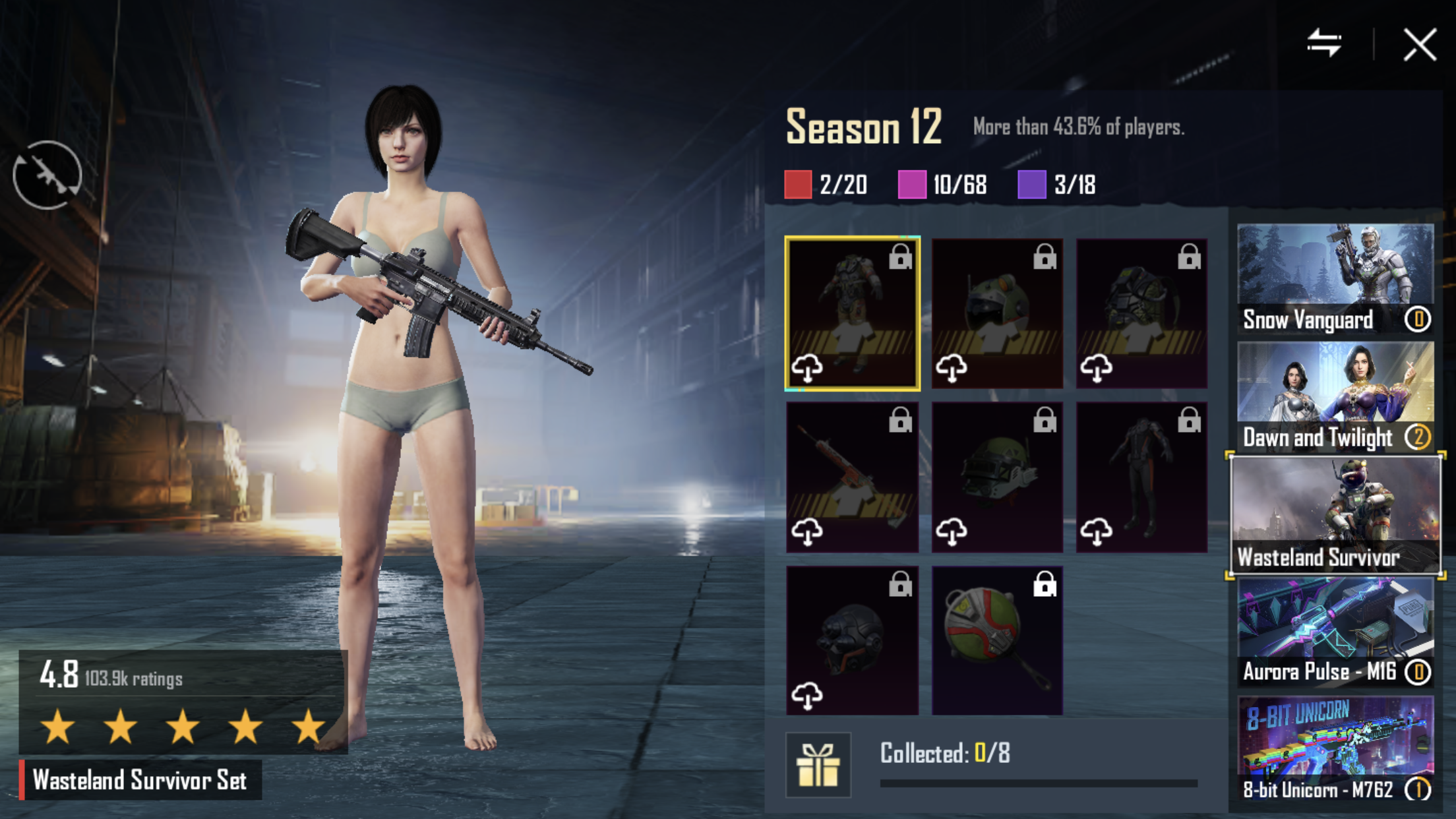Select the green military helmet slot
This screenshot has height=819, width=1456.
(997, 477)
